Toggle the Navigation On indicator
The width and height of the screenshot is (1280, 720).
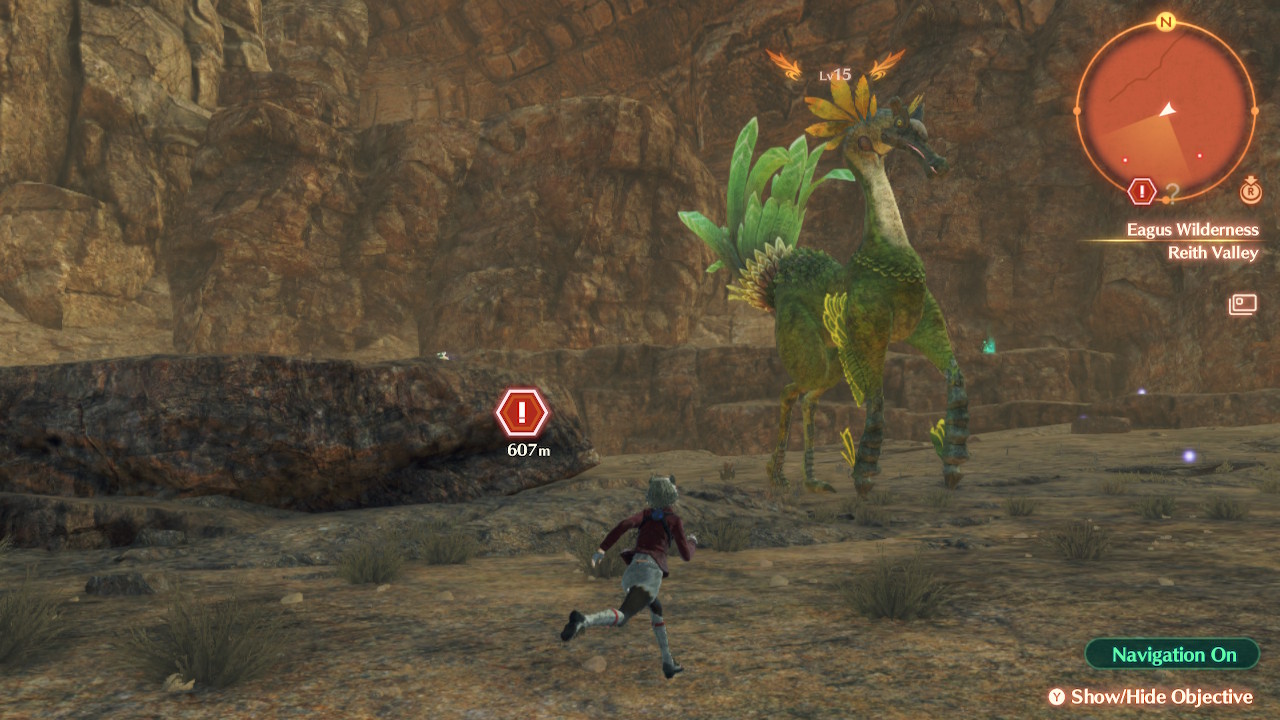(1172, 655)
